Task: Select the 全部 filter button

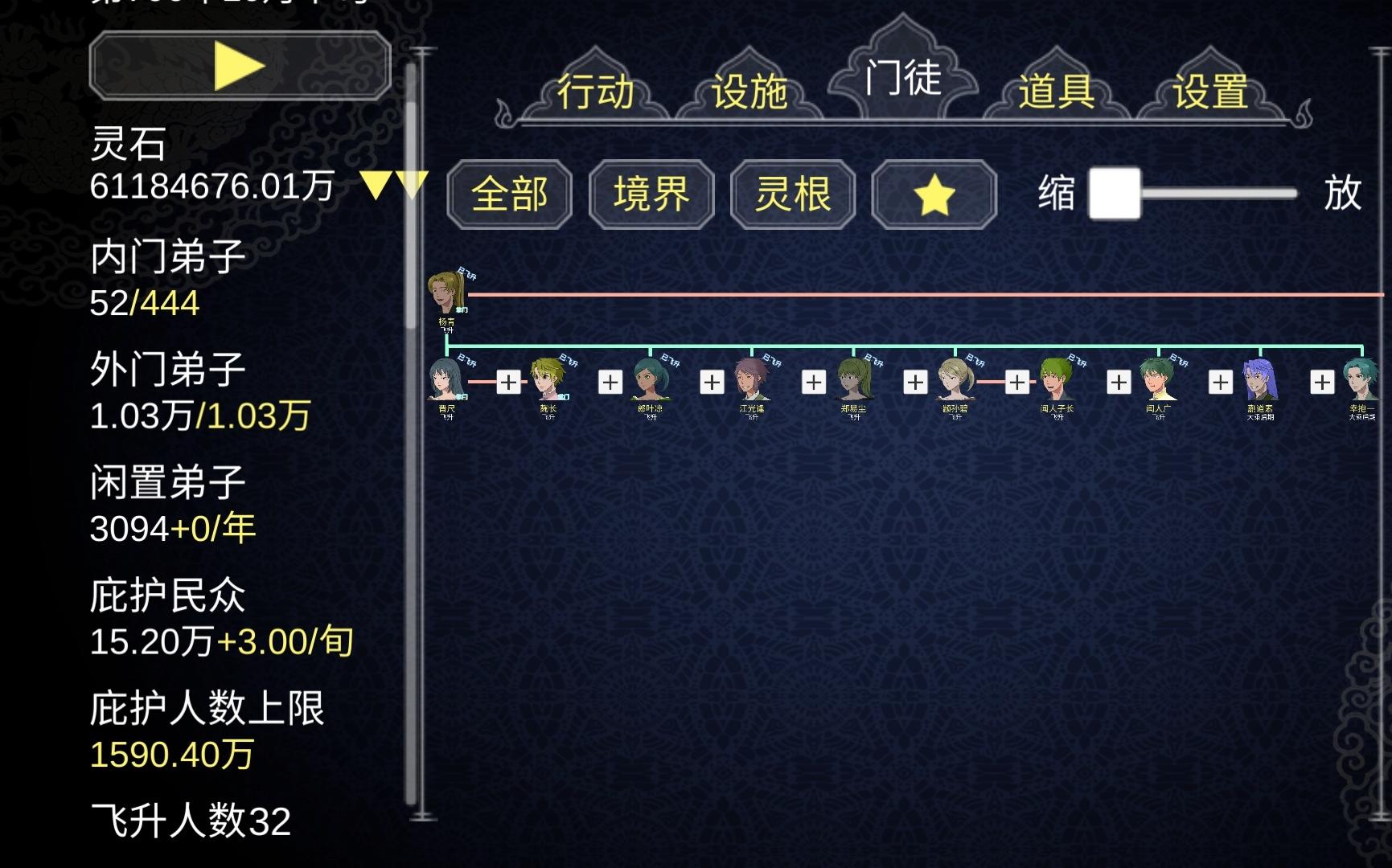Action: pos(509,194)
